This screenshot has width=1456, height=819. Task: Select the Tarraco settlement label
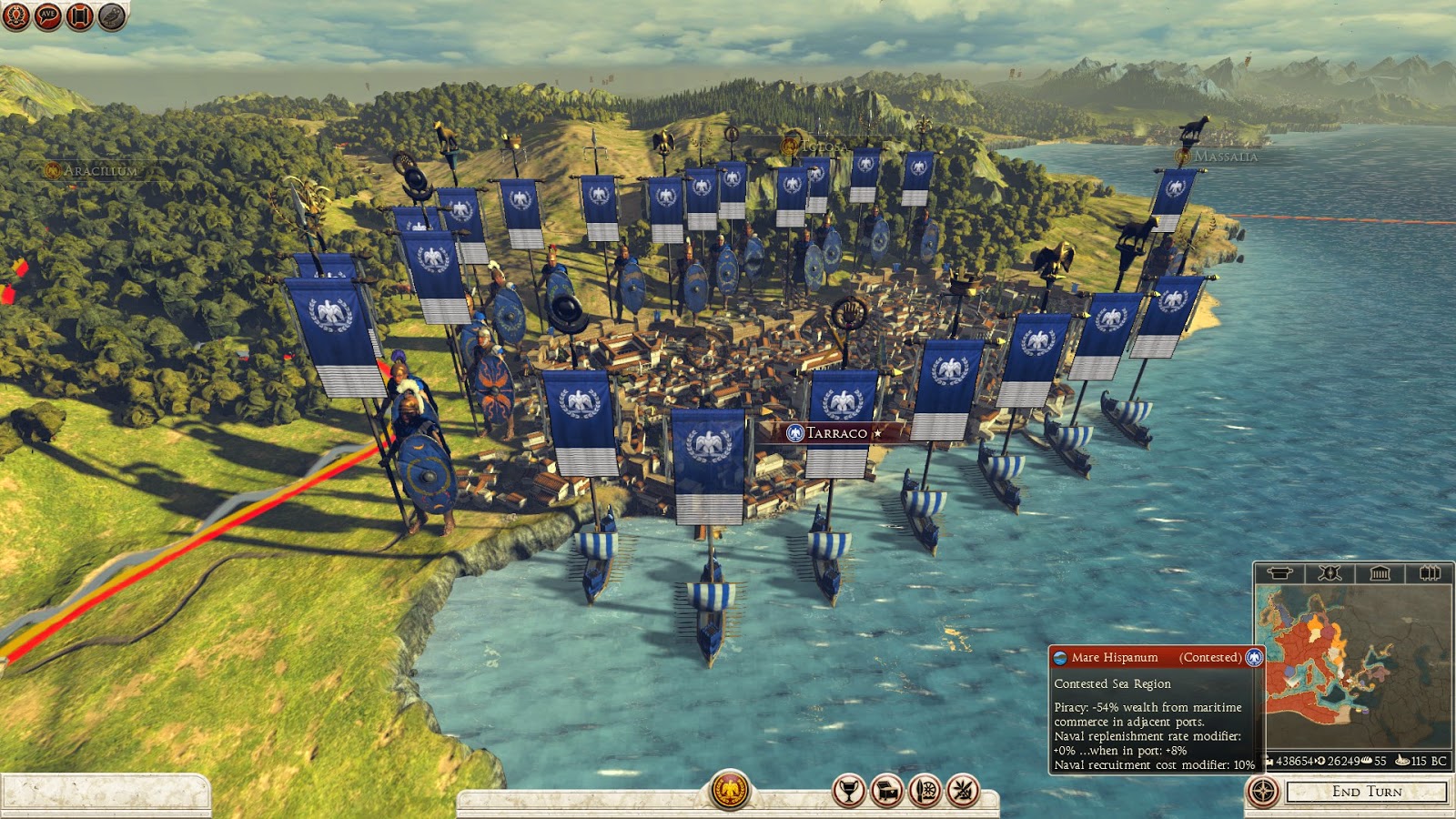(835, 433)
